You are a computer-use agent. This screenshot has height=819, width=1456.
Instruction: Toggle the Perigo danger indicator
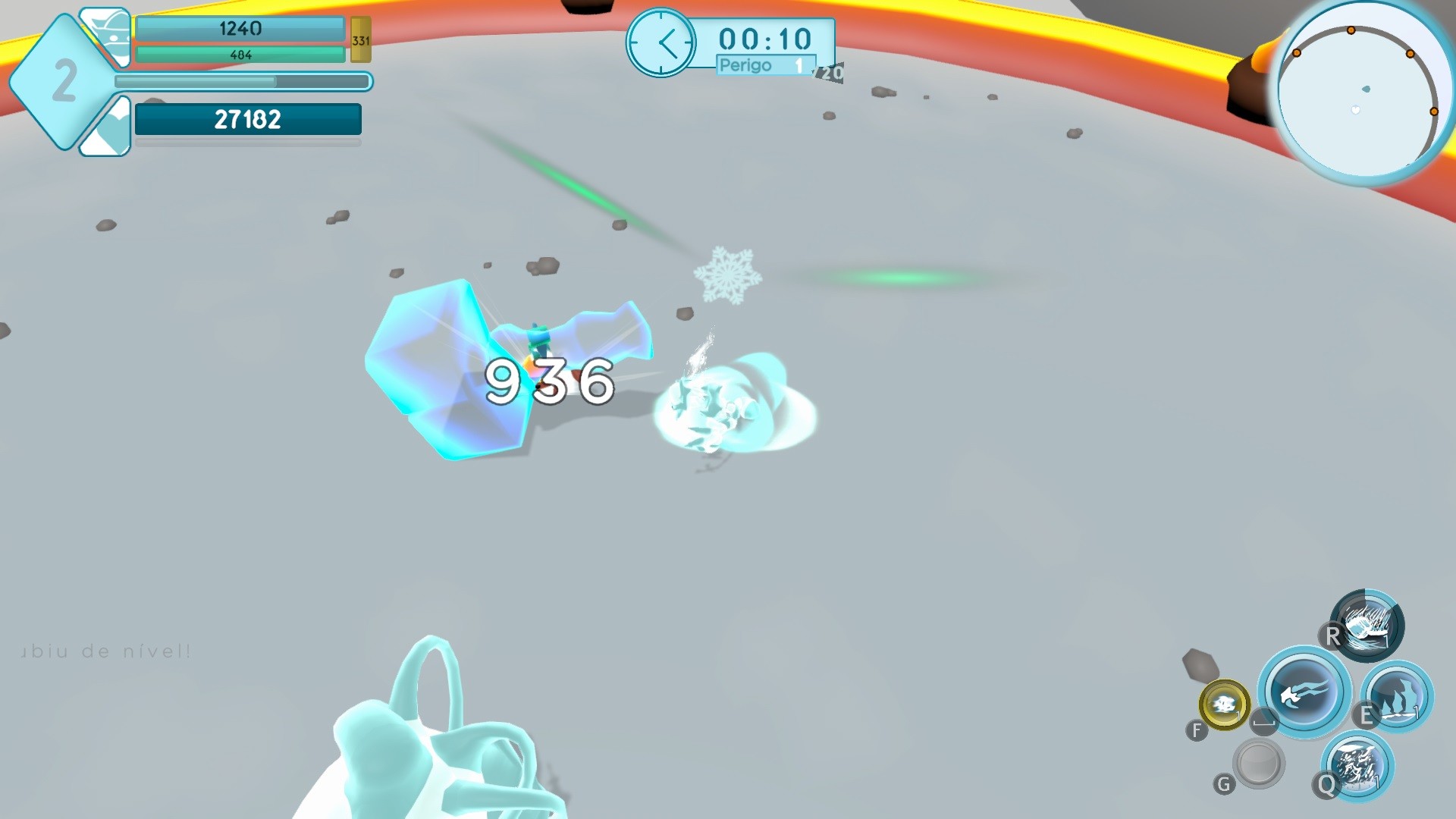748,65
